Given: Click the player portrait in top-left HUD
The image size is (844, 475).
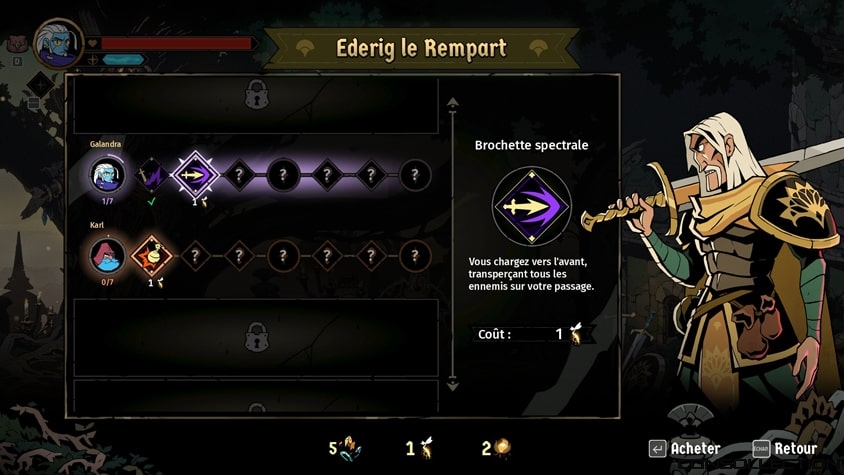Looking at the screenshot, I should [57, 42].
